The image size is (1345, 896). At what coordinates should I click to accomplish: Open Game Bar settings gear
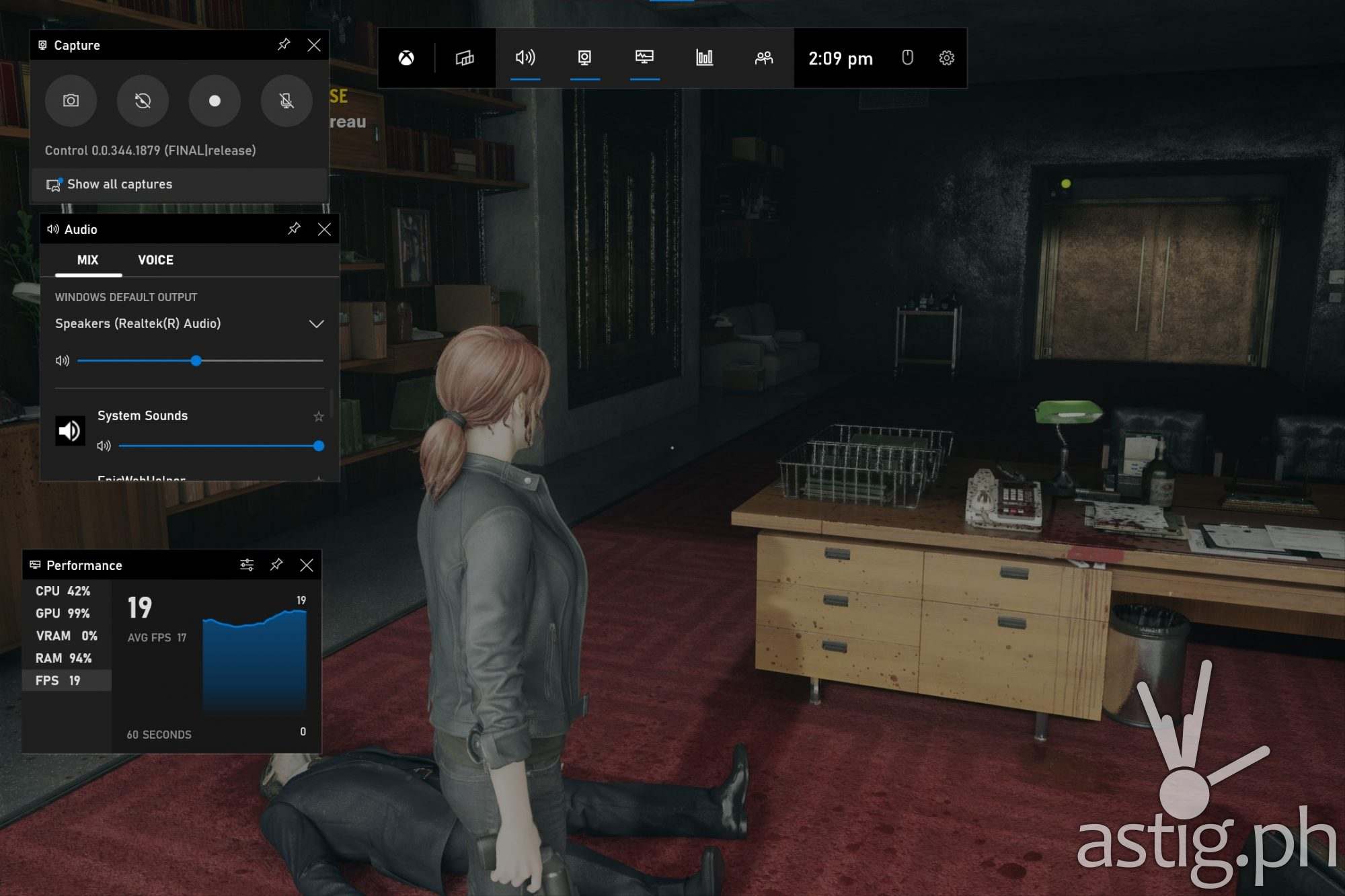[x=946, y=58]
